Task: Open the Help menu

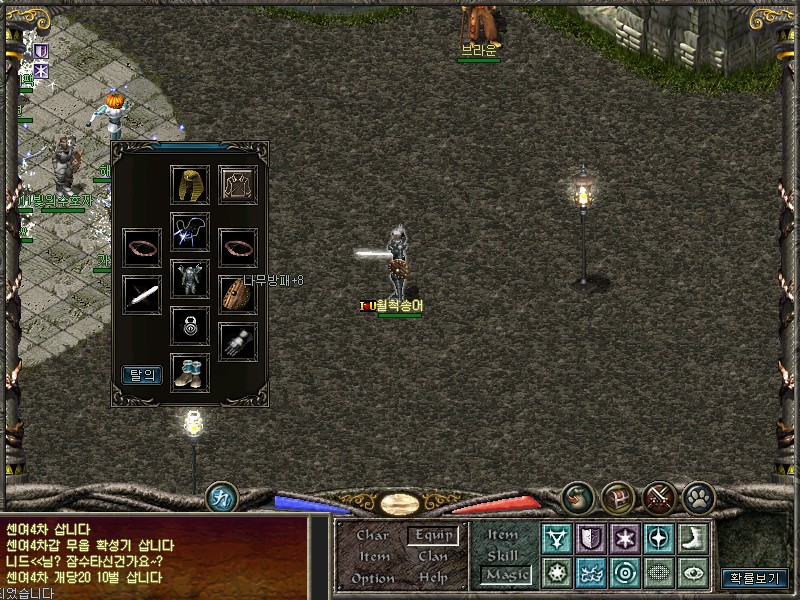Action: click(x=433, y=578)
